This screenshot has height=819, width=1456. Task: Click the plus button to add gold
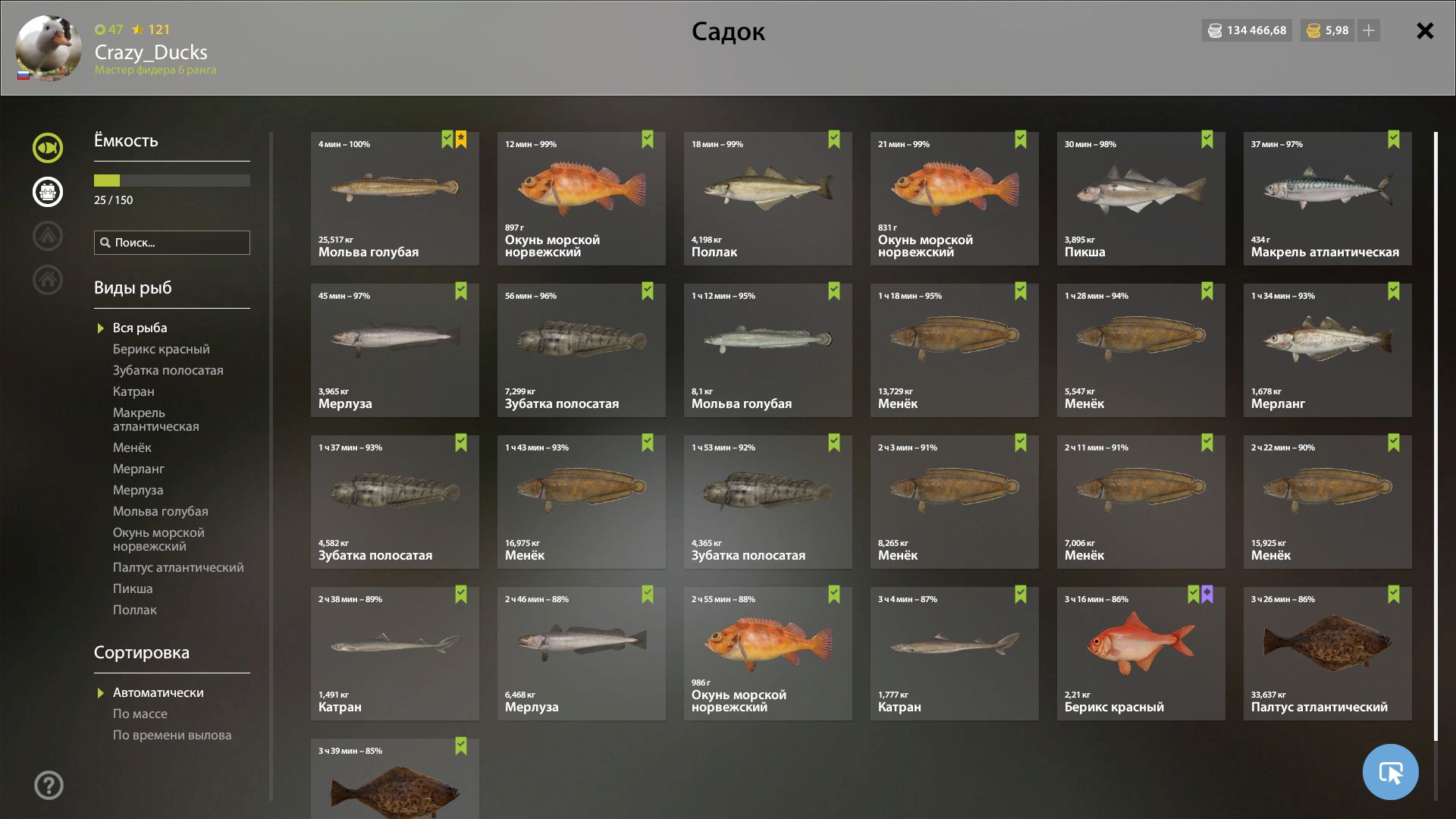point(1369,30)
